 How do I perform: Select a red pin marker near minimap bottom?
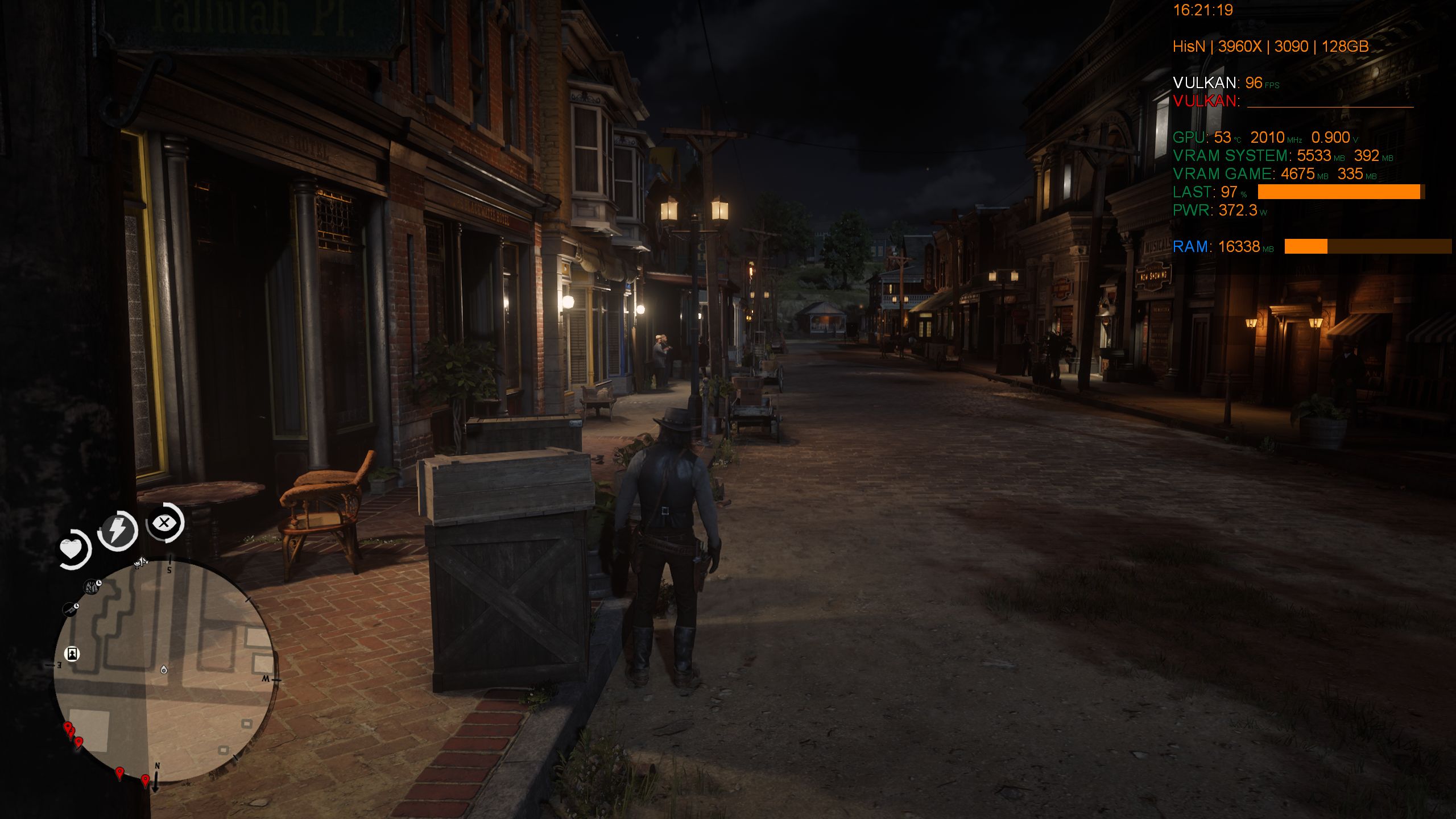120,772
